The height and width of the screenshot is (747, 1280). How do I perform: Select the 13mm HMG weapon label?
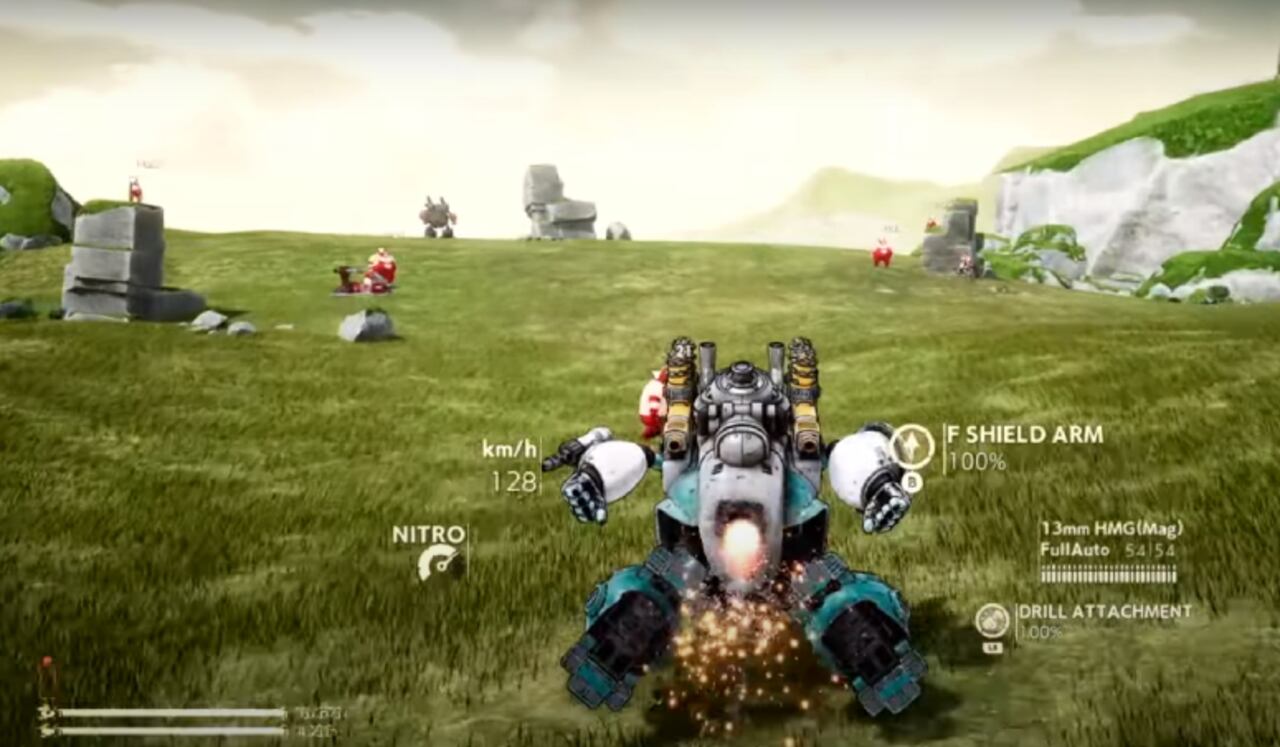[x=1110, y=528]
